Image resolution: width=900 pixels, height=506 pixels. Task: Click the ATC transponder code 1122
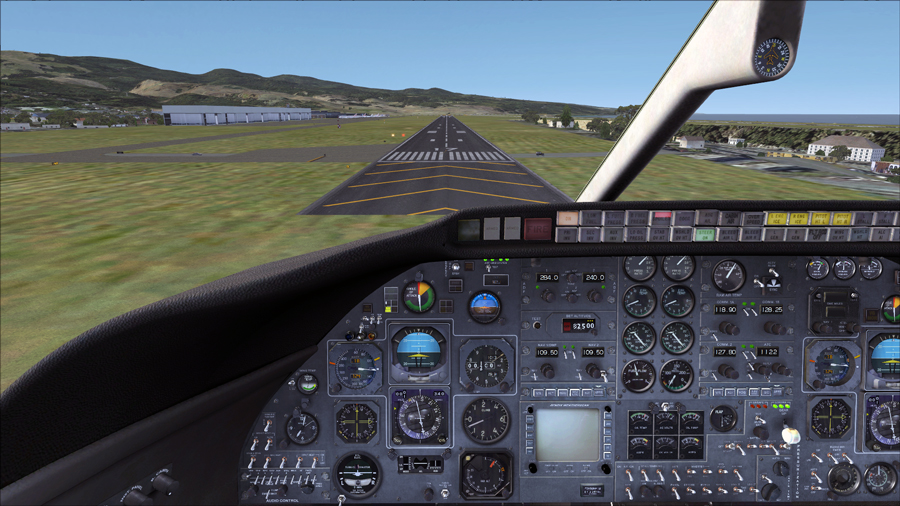pos(769,352)
